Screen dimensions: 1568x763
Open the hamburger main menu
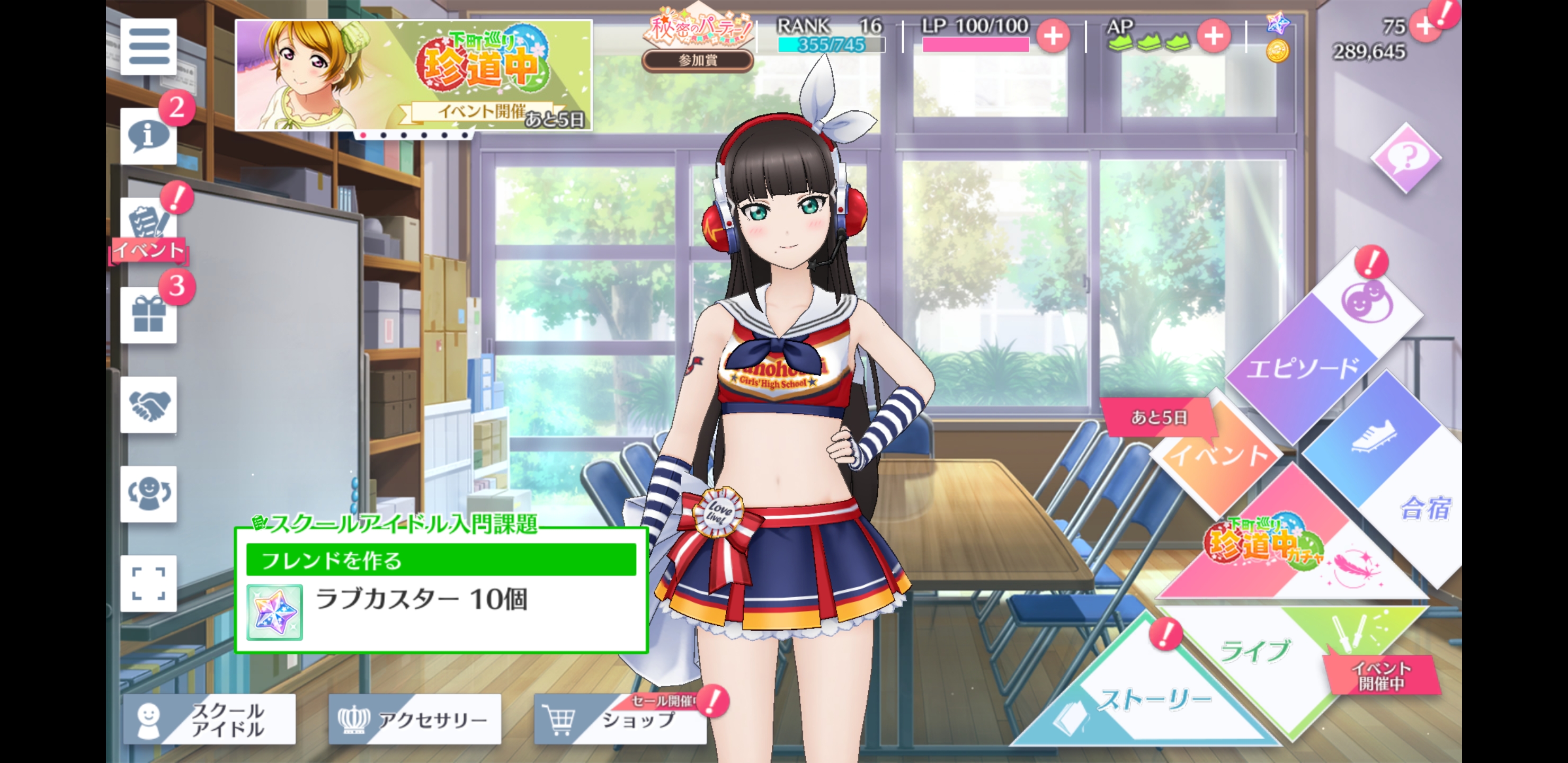148,47
